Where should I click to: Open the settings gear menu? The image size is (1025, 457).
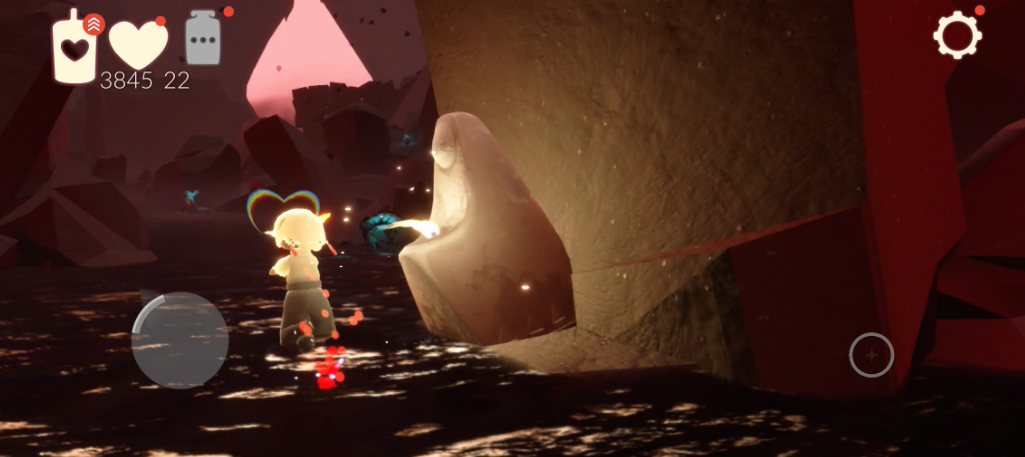point(957,36)
